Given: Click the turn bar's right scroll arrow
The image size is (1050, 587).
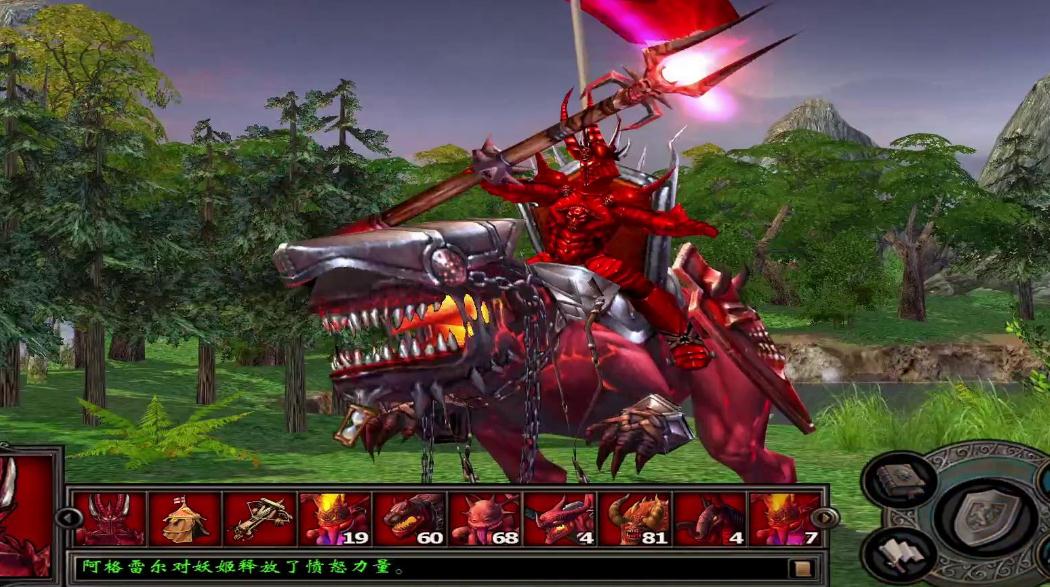Looking at the screenshot, I should [x=825, y=518].
